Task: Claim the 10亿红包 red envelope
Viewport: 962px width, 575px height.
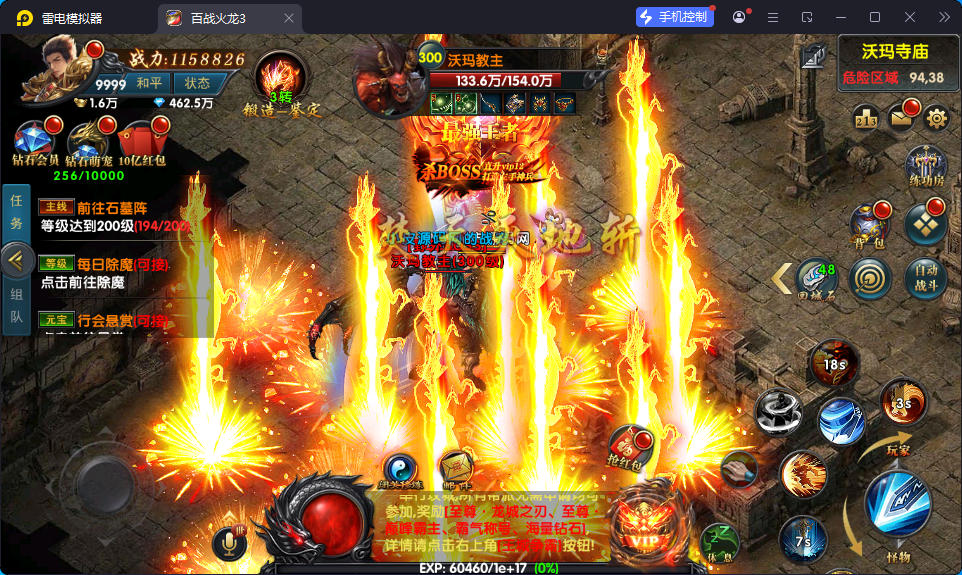Action: point(141,141)
